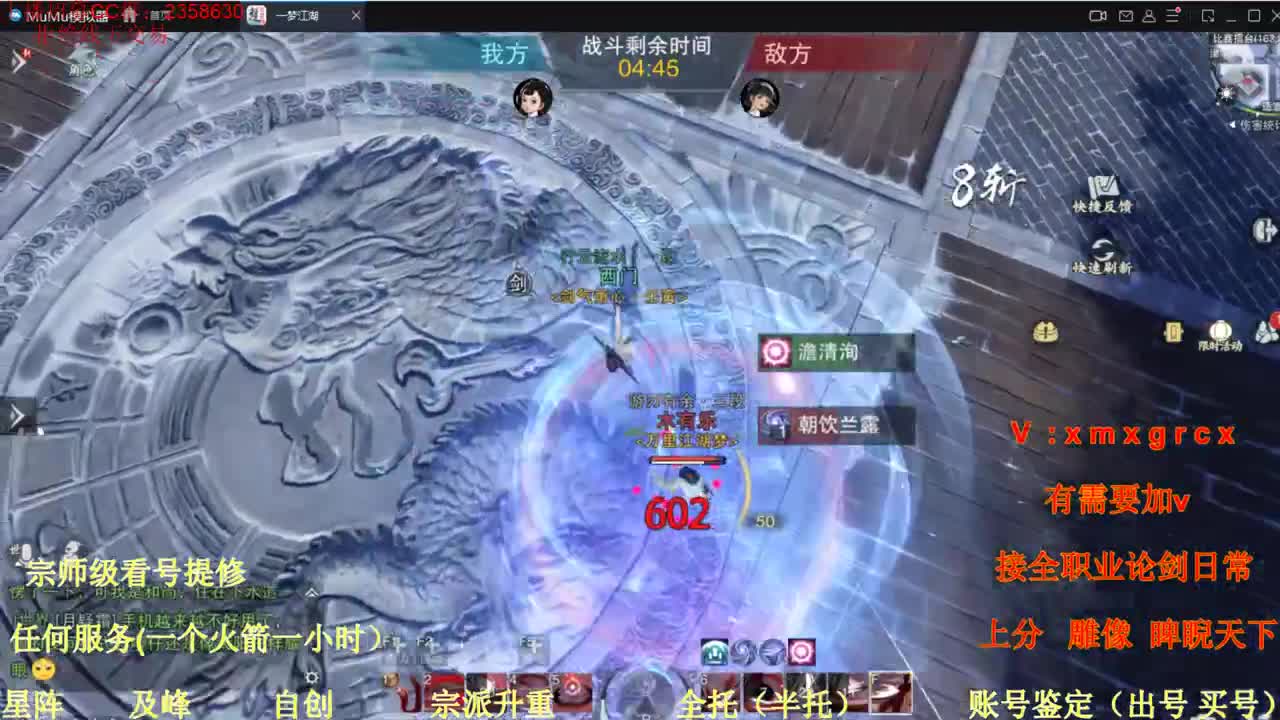Toggle the pink ring ability above the hotbar
This screenshot has height=720, width=1280.
pyautogui.click(x=800, y=652)
